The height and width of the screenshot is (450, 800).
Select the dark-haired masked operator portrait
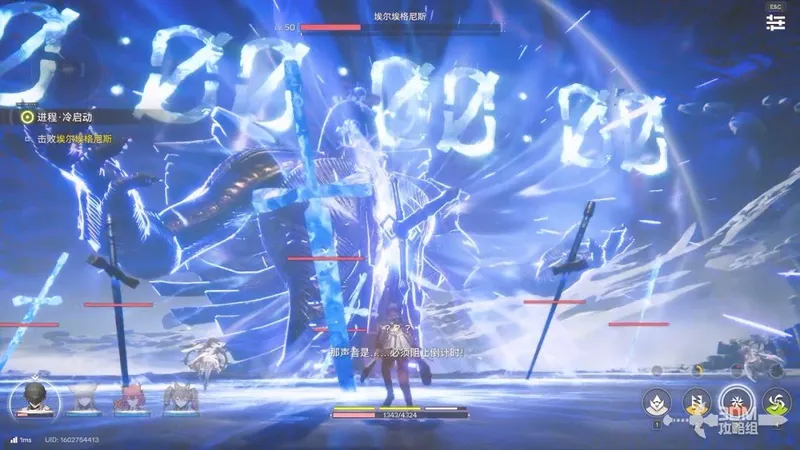click(x=35, y=400)
